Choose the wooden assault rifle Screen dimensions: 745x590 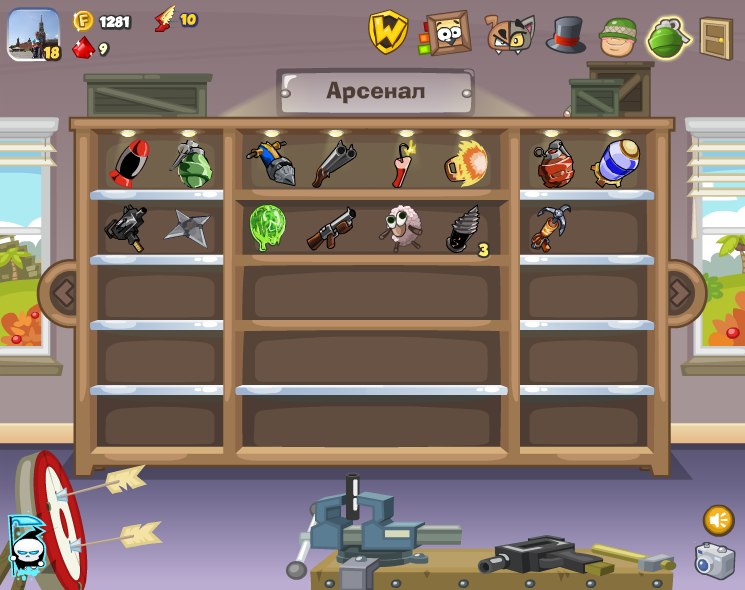point(331,228)
